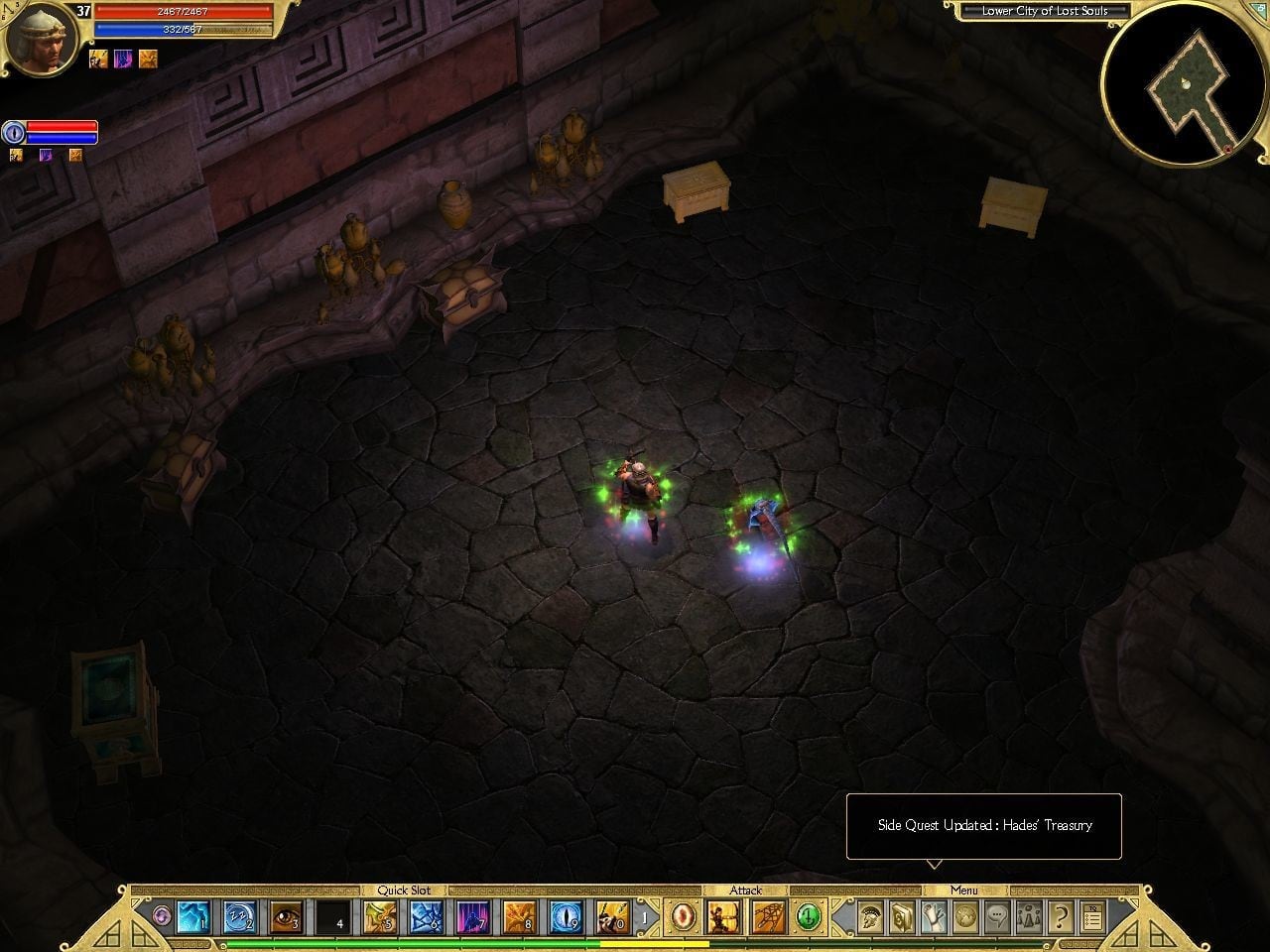Activate the eye skill in quick slot 3

[286, 917]
